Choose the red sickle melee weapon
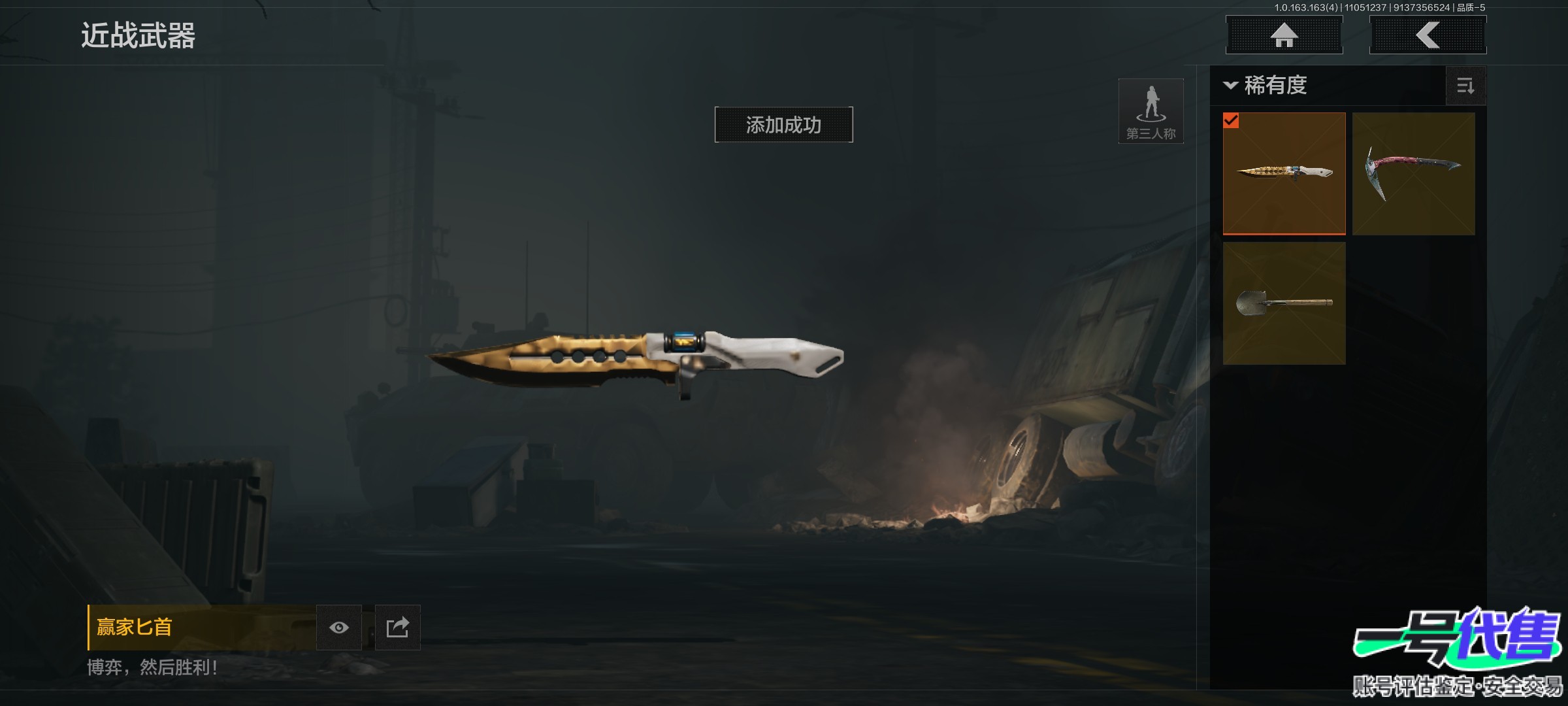Viewport: 1568px width, 706px height. pyautogui.click(x=1413, y=173)
